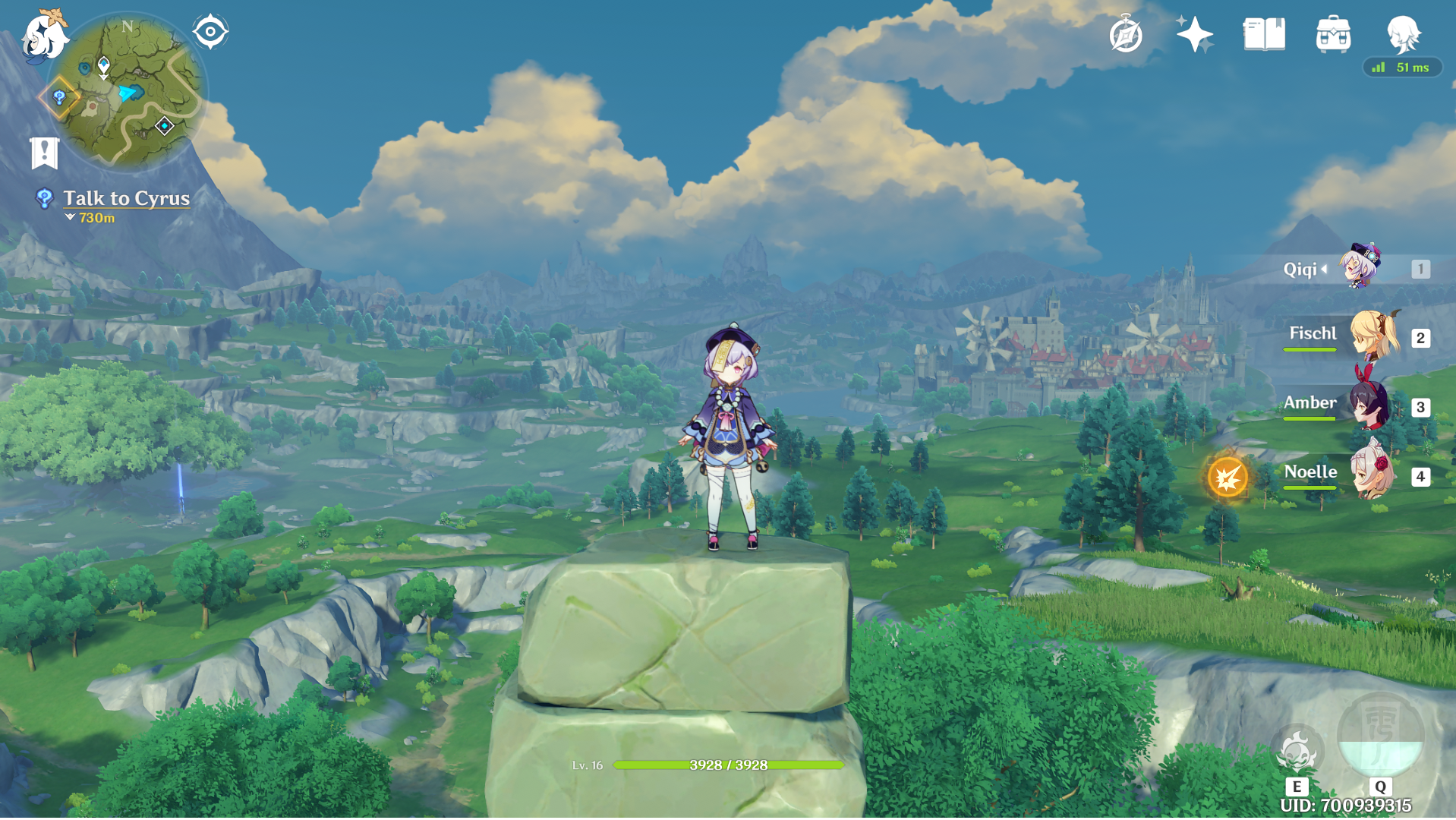Open the Wish star icon
The image size is (1456, 820).
1194,35
